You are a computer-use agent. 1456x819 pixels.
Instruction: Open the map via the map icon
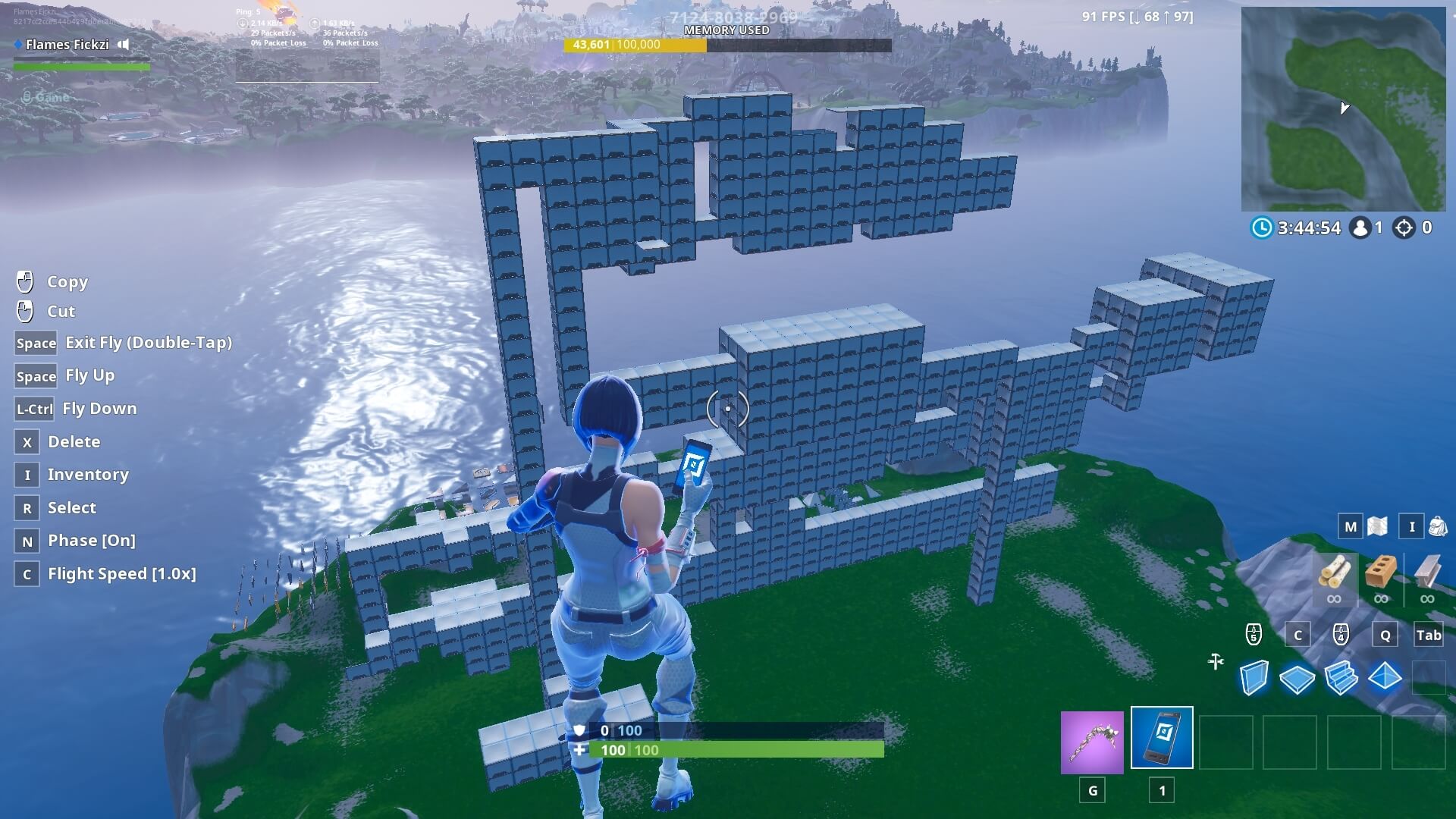pyautogui.click(x=1376, y=526)
